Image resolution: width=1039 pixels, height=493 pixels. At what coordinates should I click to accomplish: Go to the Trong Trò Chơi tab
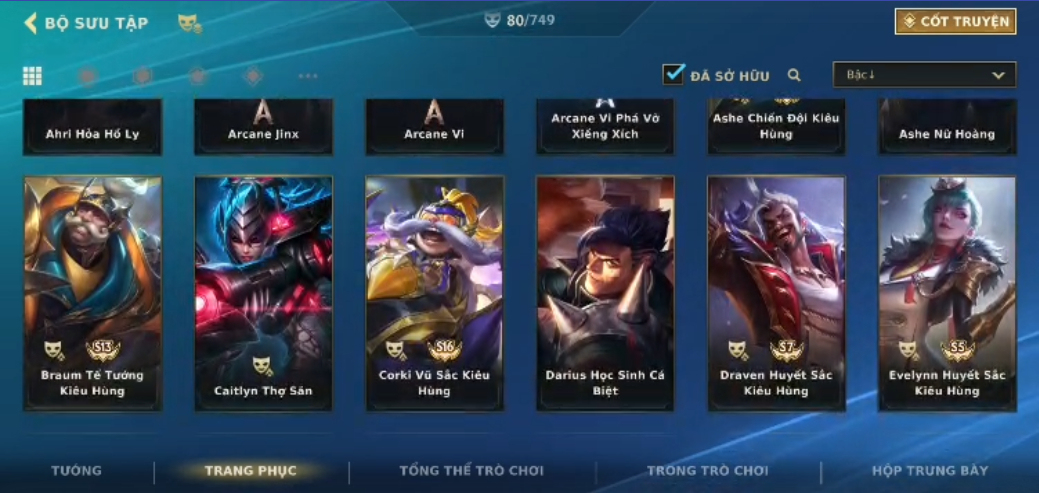pyautogui.click(x=707, y=471)
